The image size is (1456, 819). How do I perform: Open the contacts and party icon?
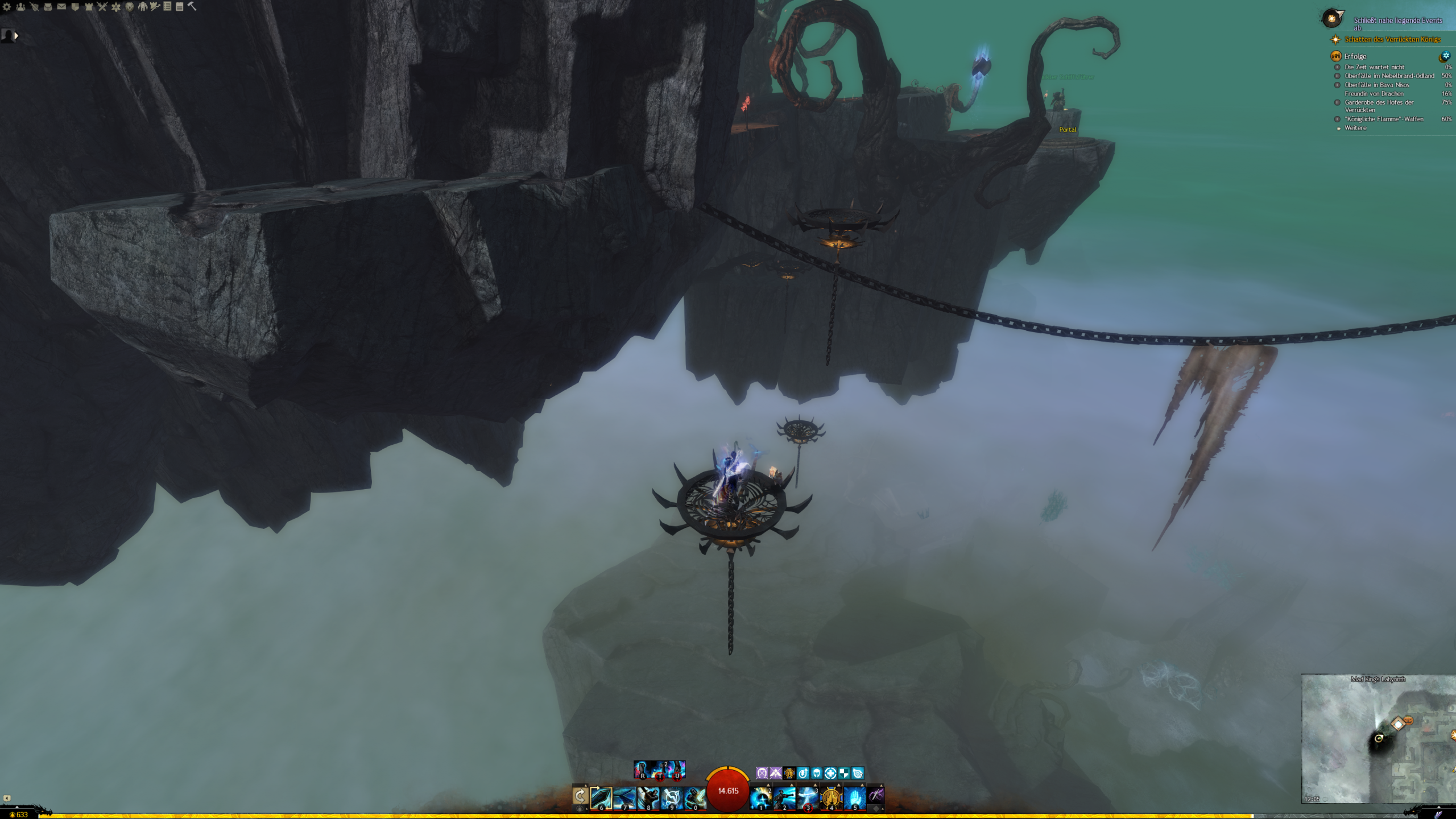point(20,7)
